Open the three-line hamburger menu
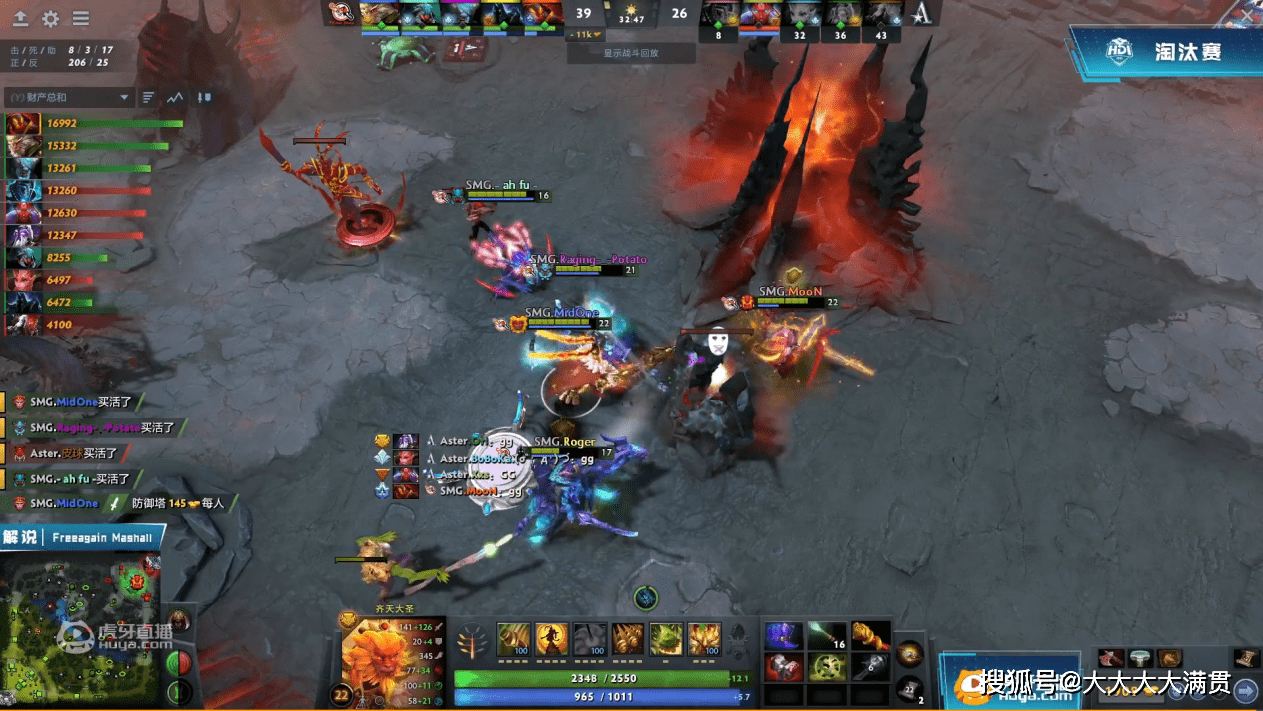1263x711 pixels. tap(81, 19)
